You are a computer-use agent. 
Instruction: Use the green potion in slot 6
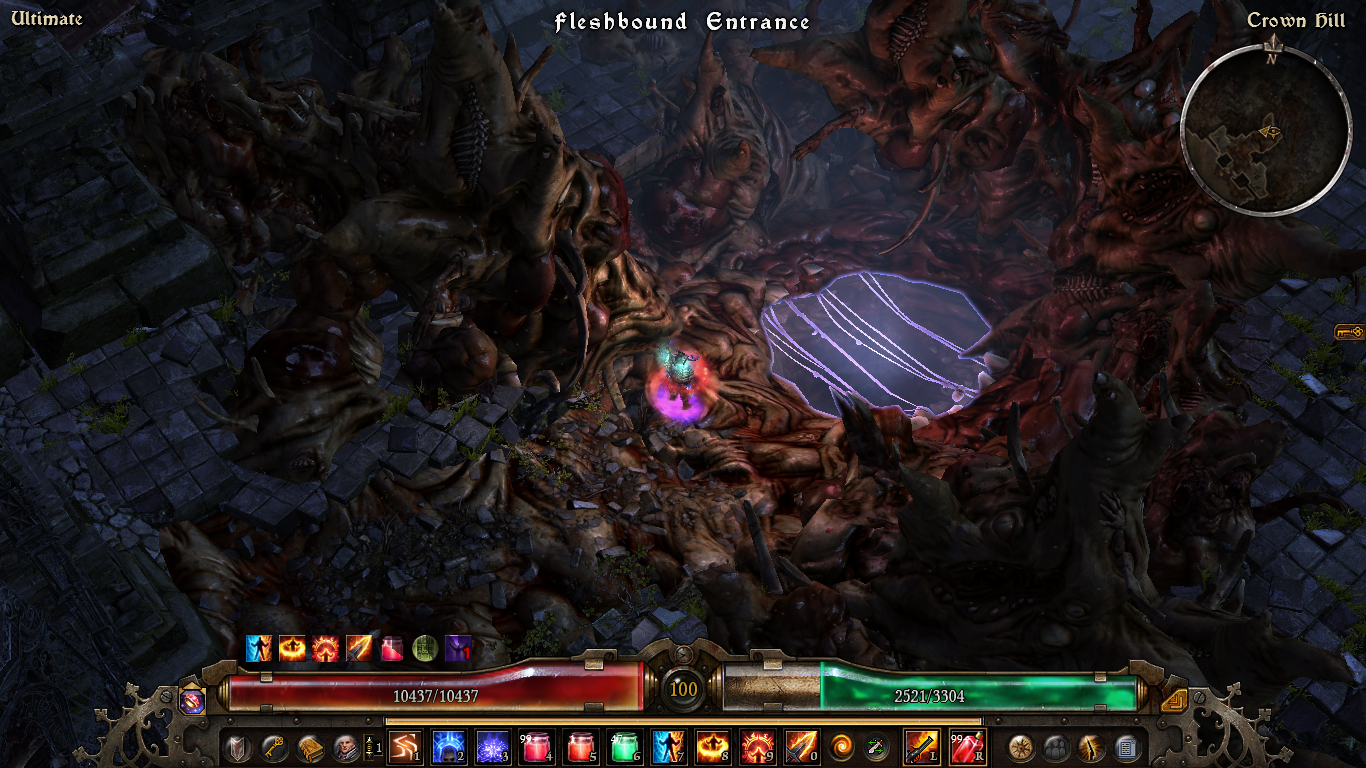(x=623, y=747)
